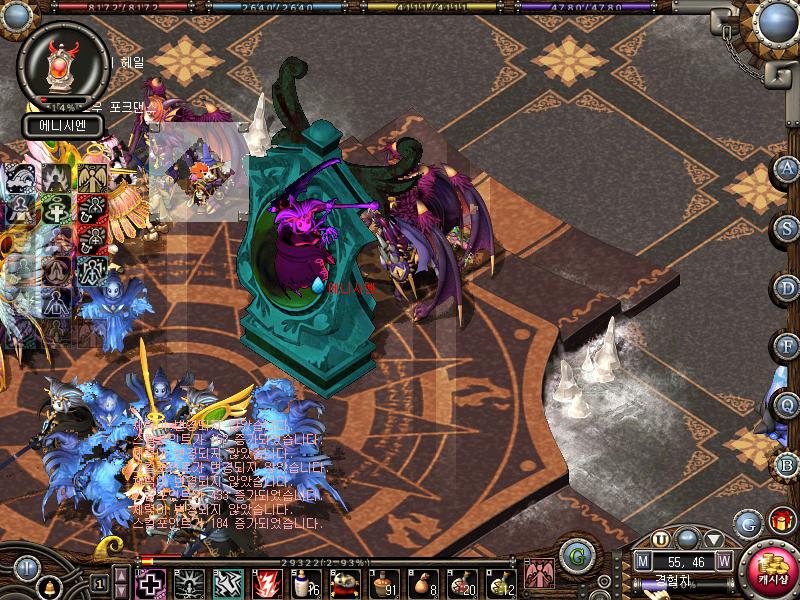Click the M button beside coordinates

[x=642, y=562]
